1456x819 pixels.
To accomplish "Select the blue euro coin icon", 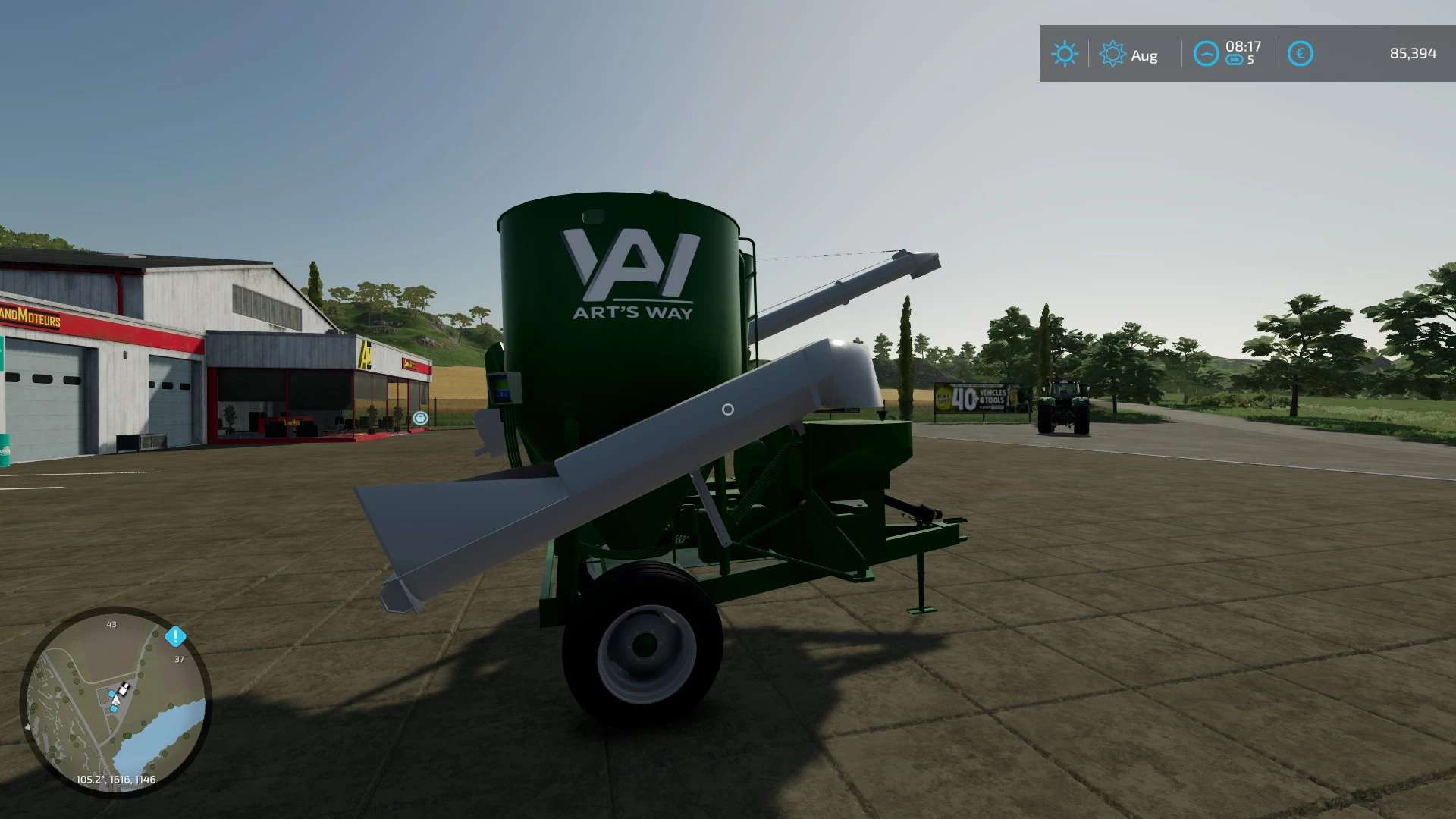I will [x=1300, y=52].
